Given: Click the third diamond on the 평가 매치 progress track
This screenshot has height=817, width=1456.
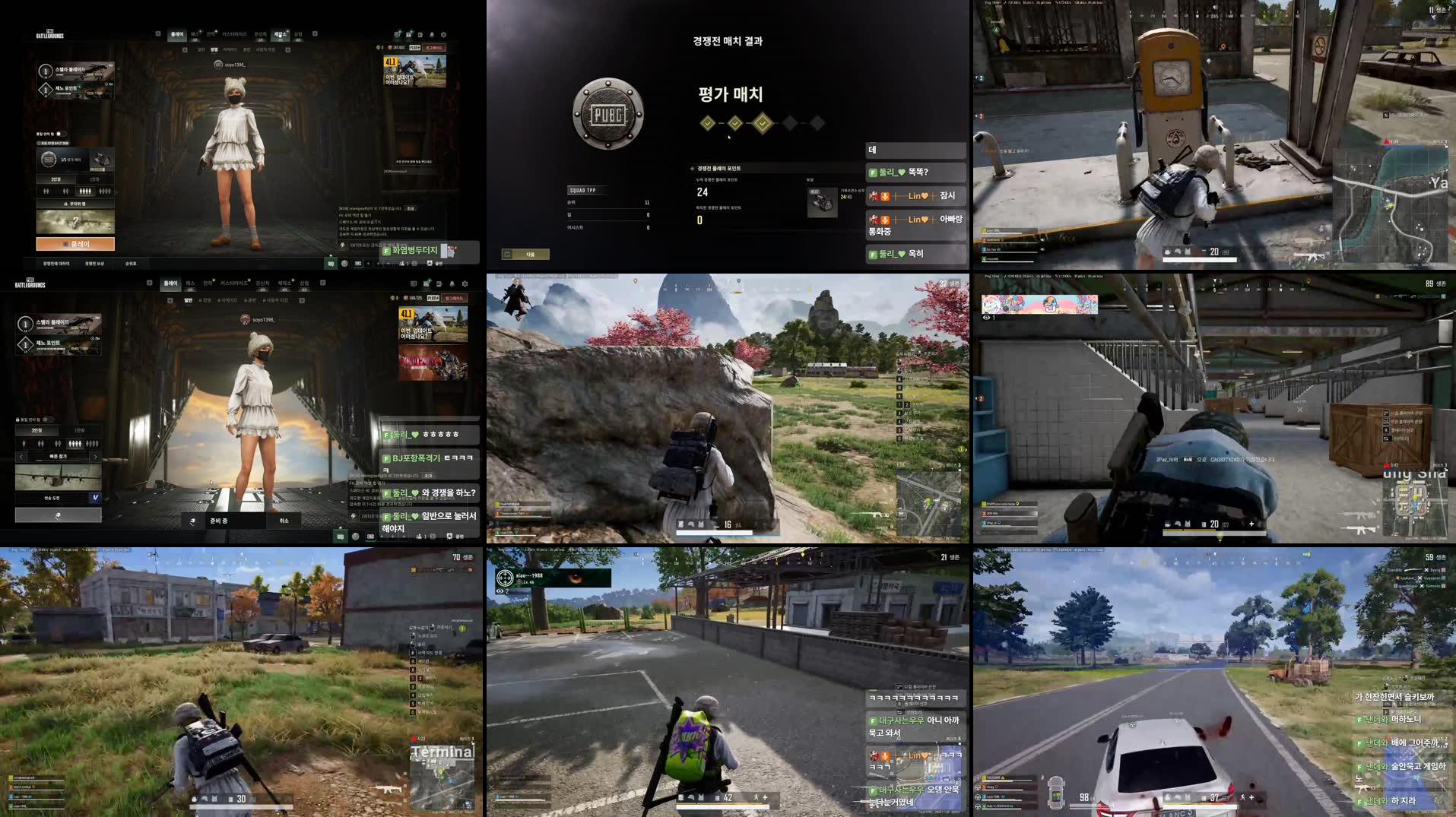Looking at the screenshot, I should [x=763, y=123].
